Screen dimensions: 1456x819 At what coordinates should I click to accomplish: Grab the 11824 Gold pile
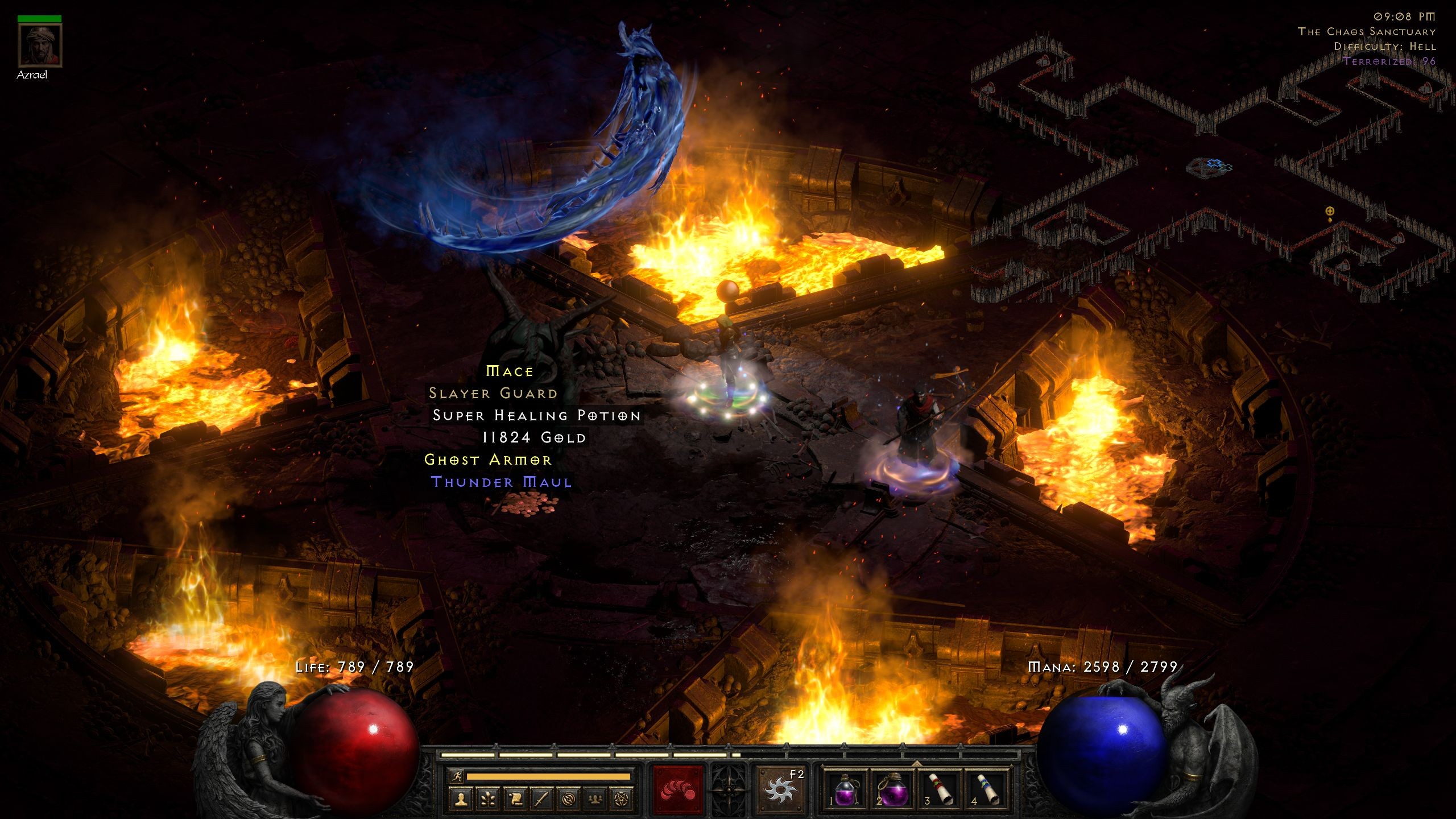[x=535, y=438]
